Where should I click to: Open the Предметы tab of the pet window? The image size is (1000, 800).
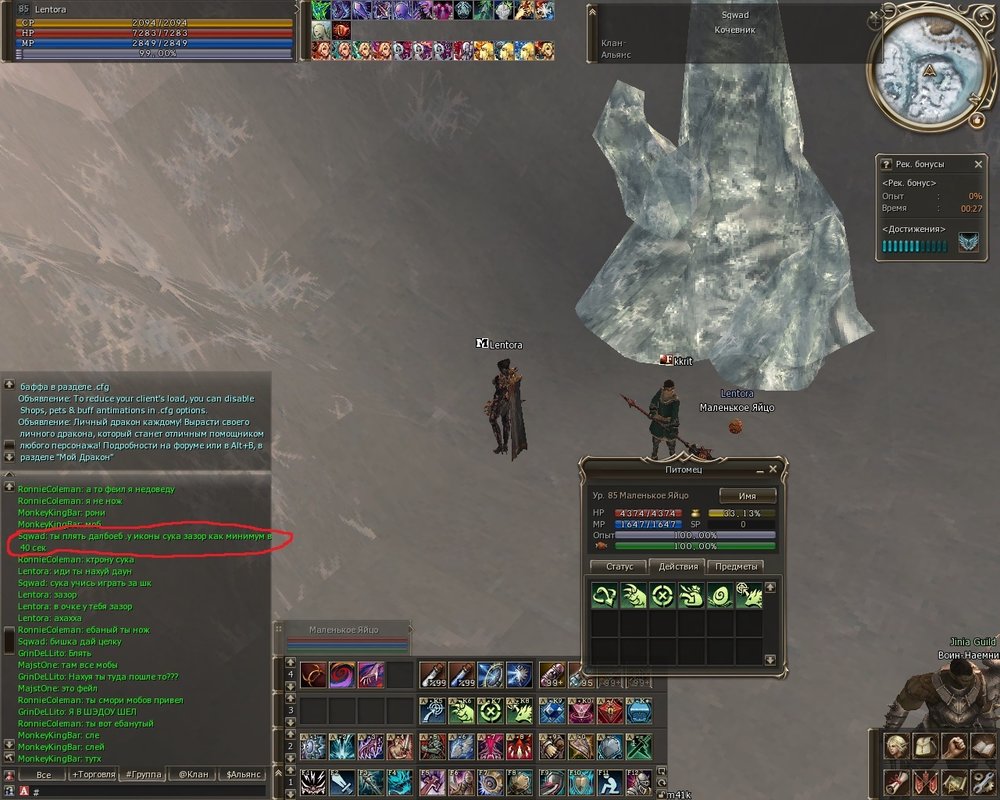[735, 567]
